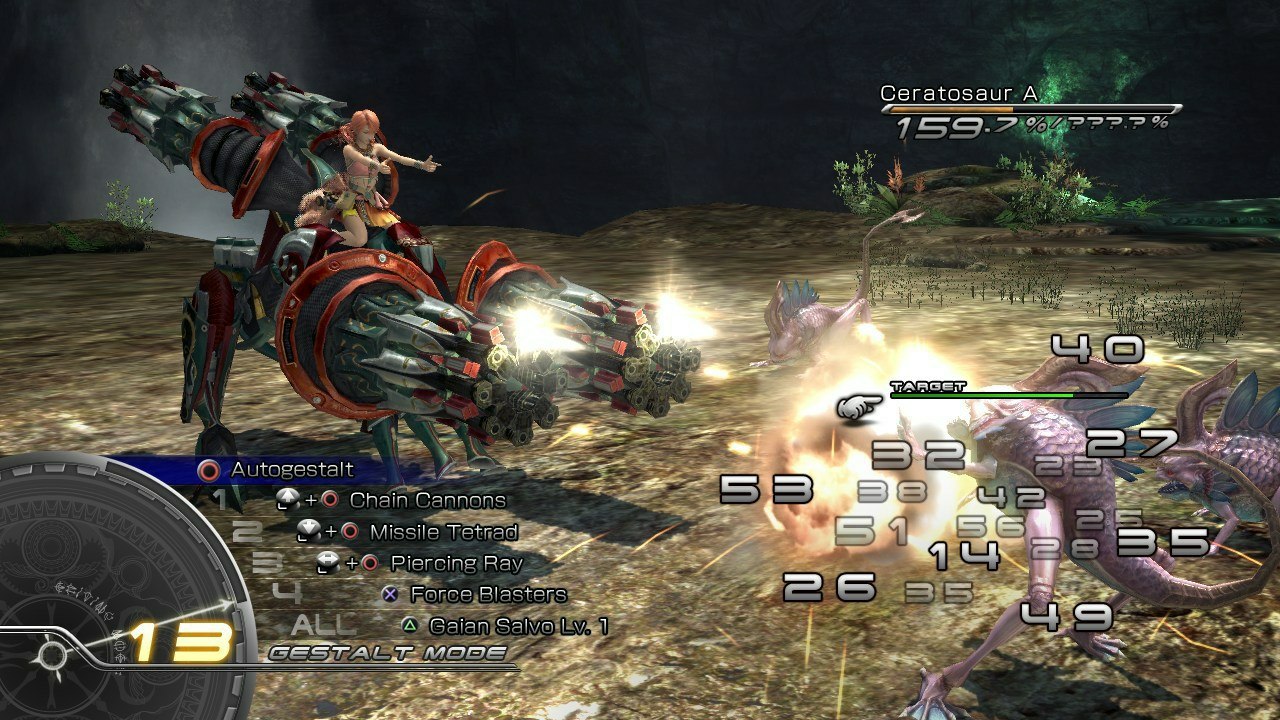Expand the Gestalt Mode label bar

coord(386,651)
